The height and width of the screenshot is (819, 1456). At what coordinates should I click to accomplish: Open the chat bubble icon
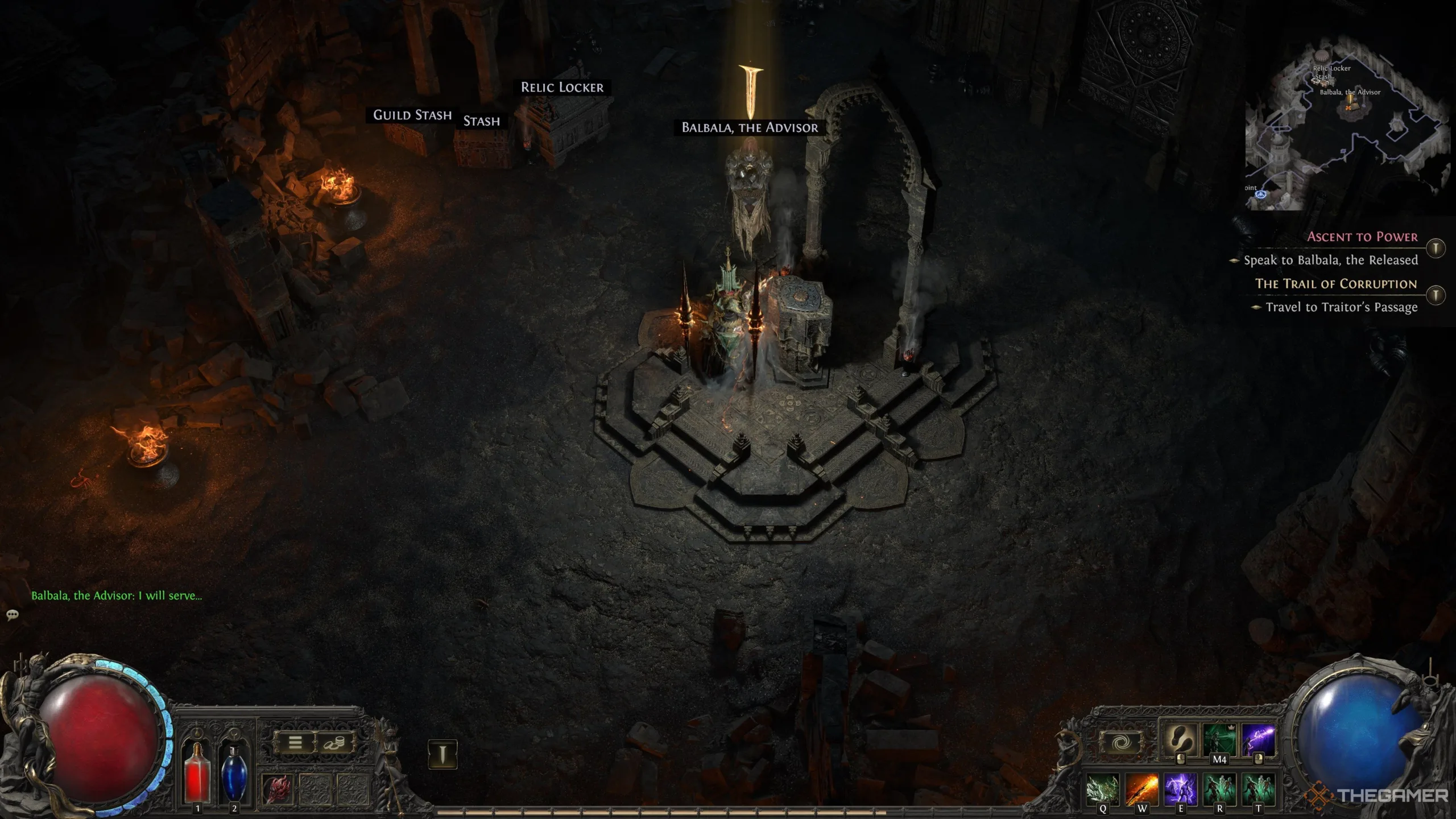tap(13, 615)
